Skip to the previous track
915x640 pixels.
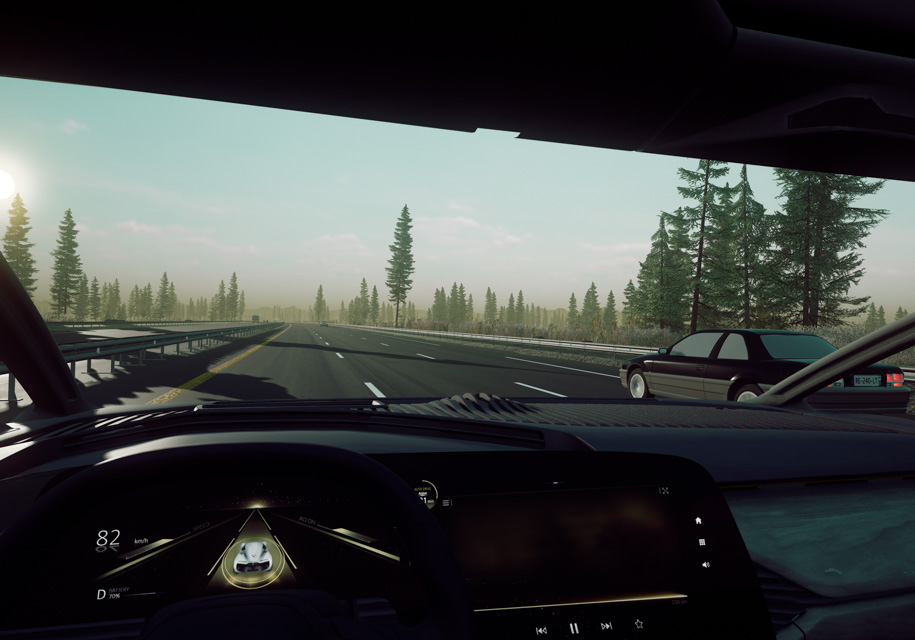click(541, 630)
